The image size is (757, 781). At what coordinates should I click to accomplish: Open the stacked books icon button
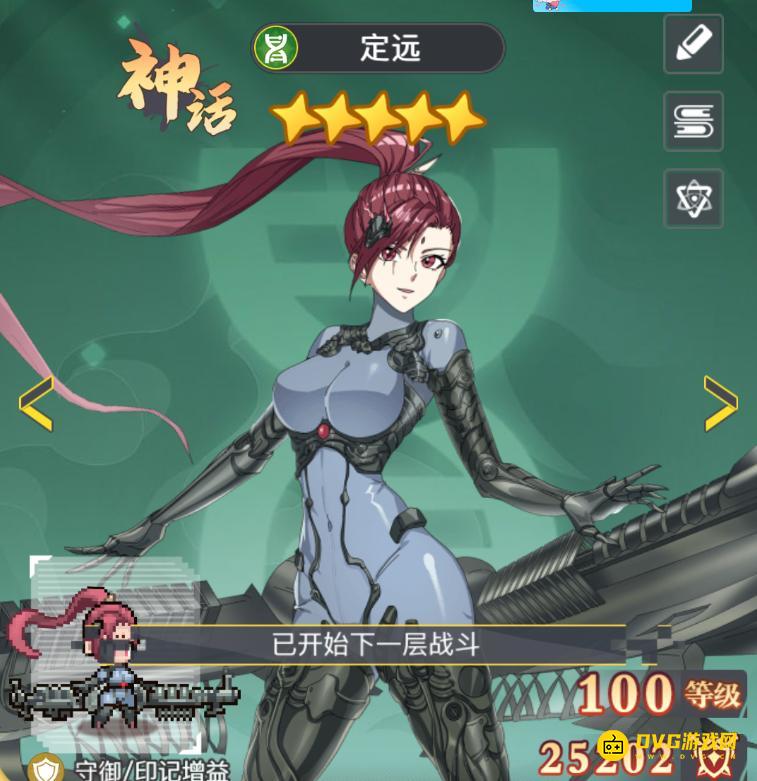(693, 121)
